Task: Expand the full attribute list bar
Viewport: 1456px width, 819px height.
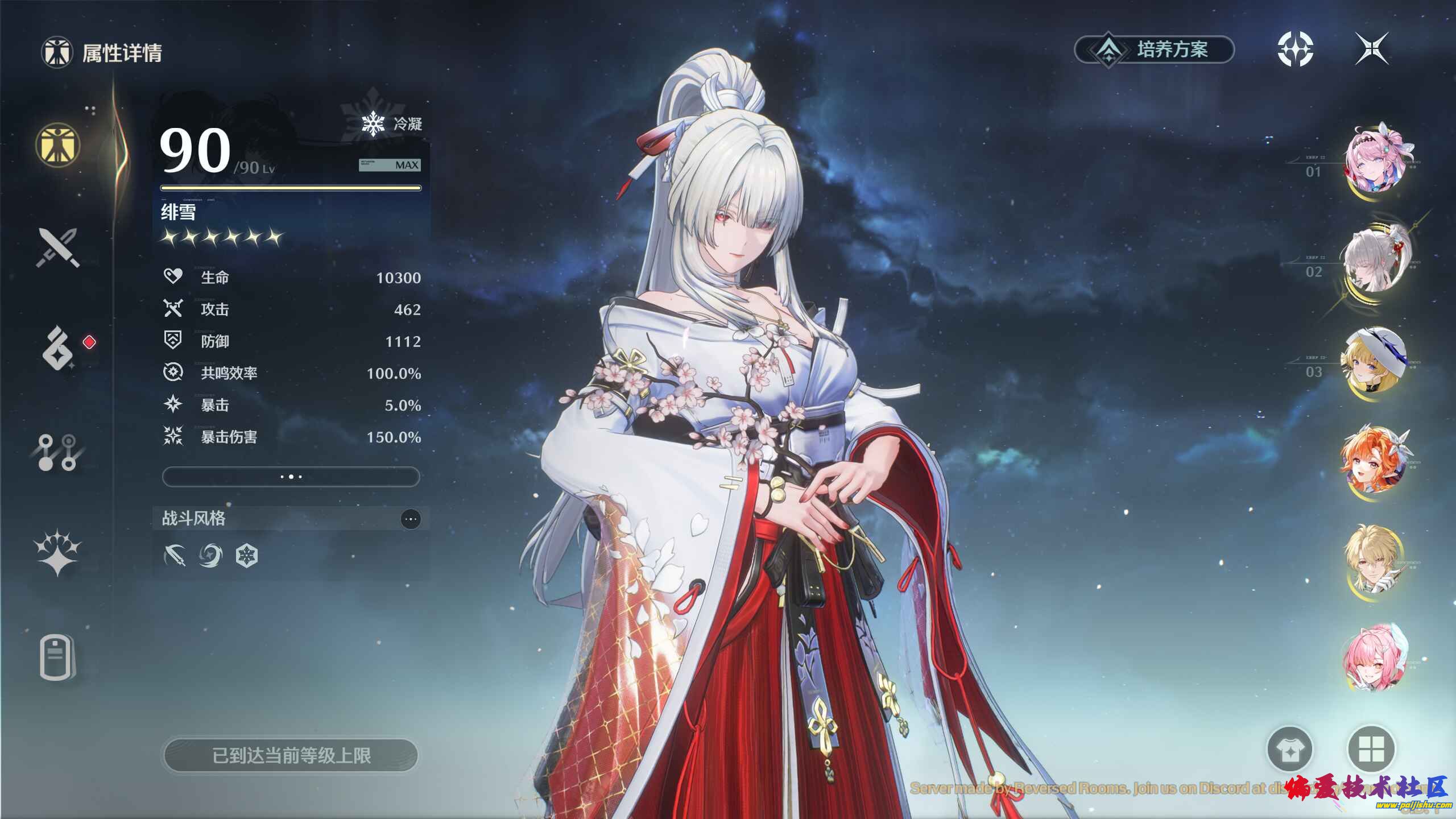Action: 291,477
